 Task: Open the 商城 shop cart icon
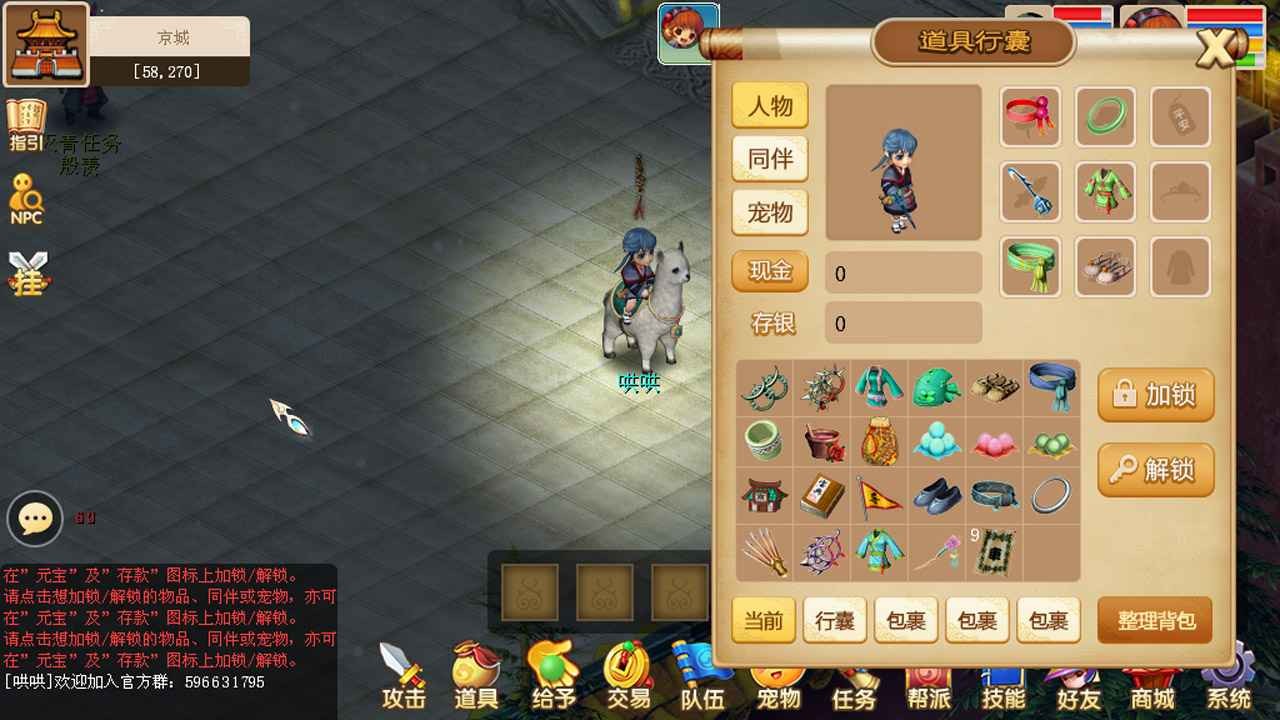click(1152, 678)
